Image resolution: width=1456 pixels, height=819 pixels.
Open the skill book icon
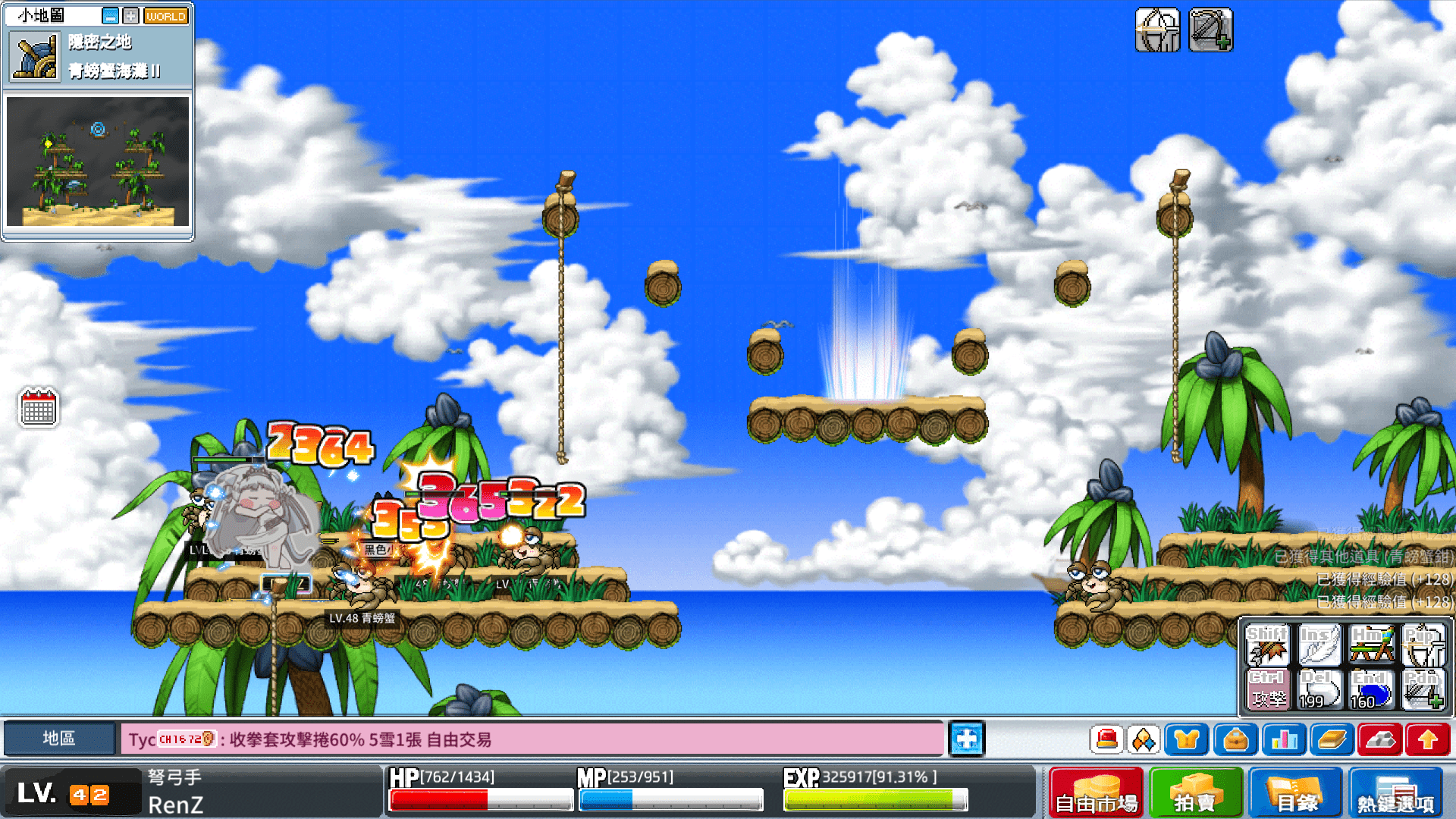(1332, 739)
